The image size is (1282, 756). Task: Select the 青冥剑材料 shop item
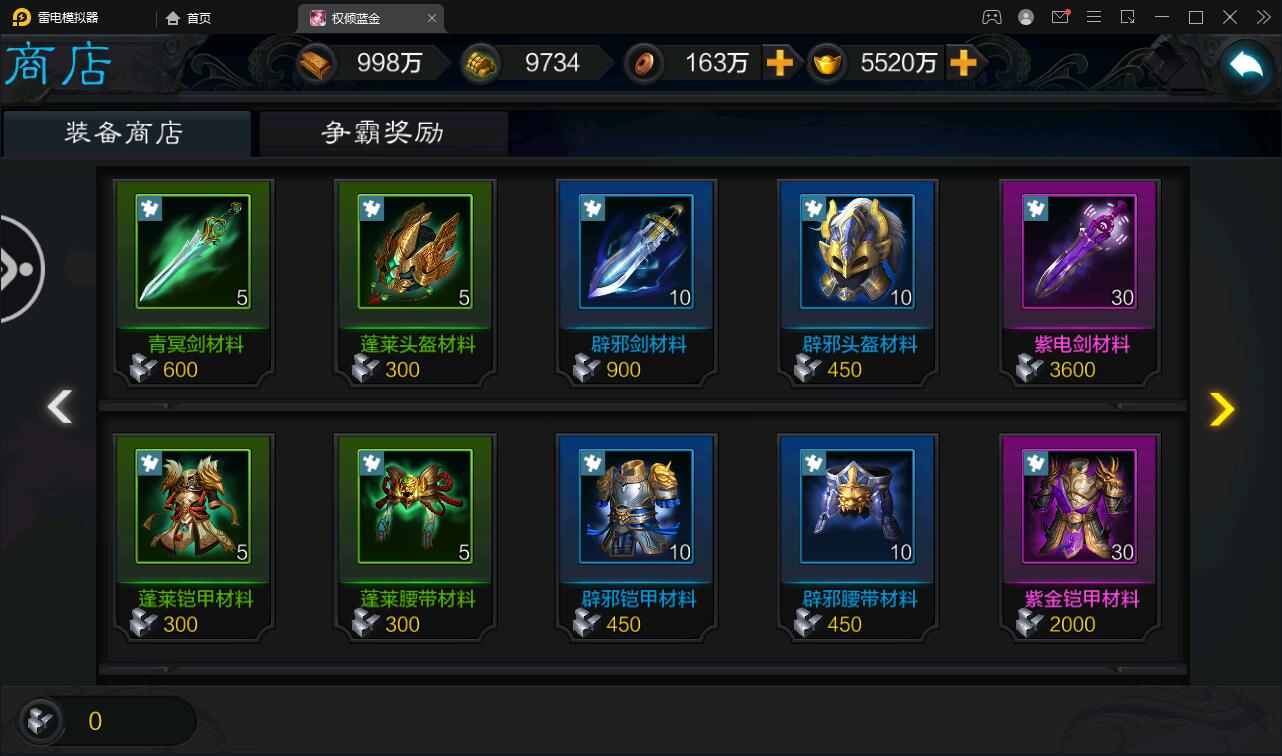tap(194, 252)
